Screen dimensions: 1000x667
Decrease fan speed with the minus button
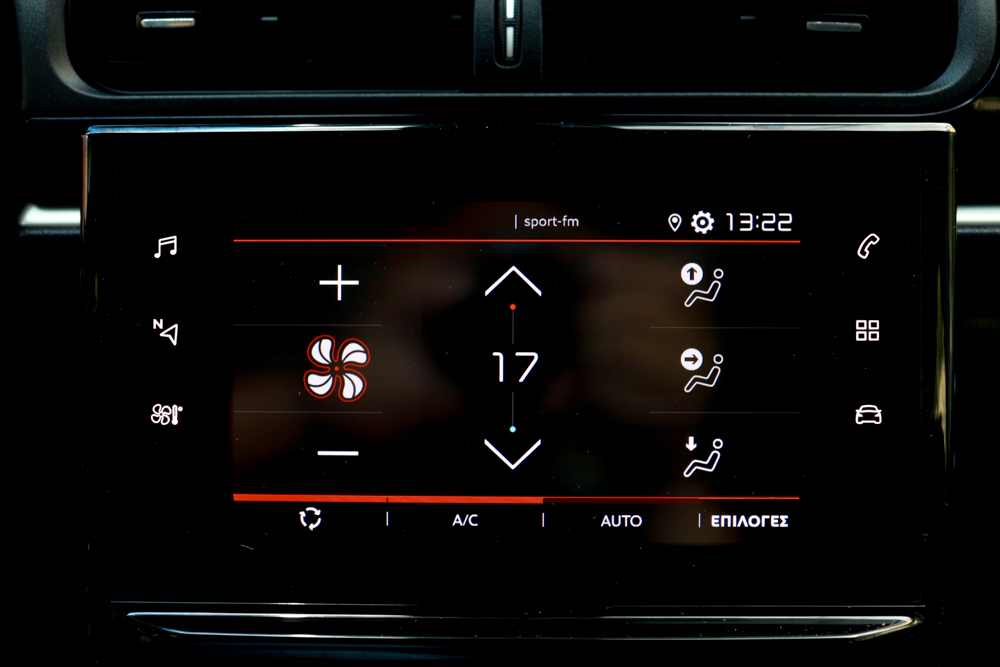tap(338, 453)
